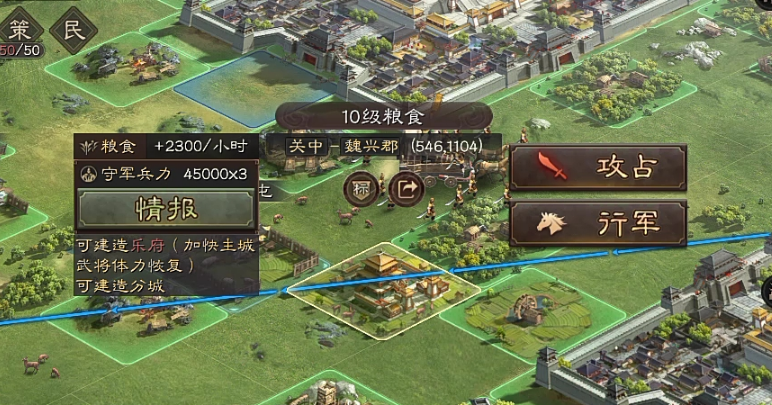Choose the 行军 march button

pyautogui.click(x=598, y=222)
